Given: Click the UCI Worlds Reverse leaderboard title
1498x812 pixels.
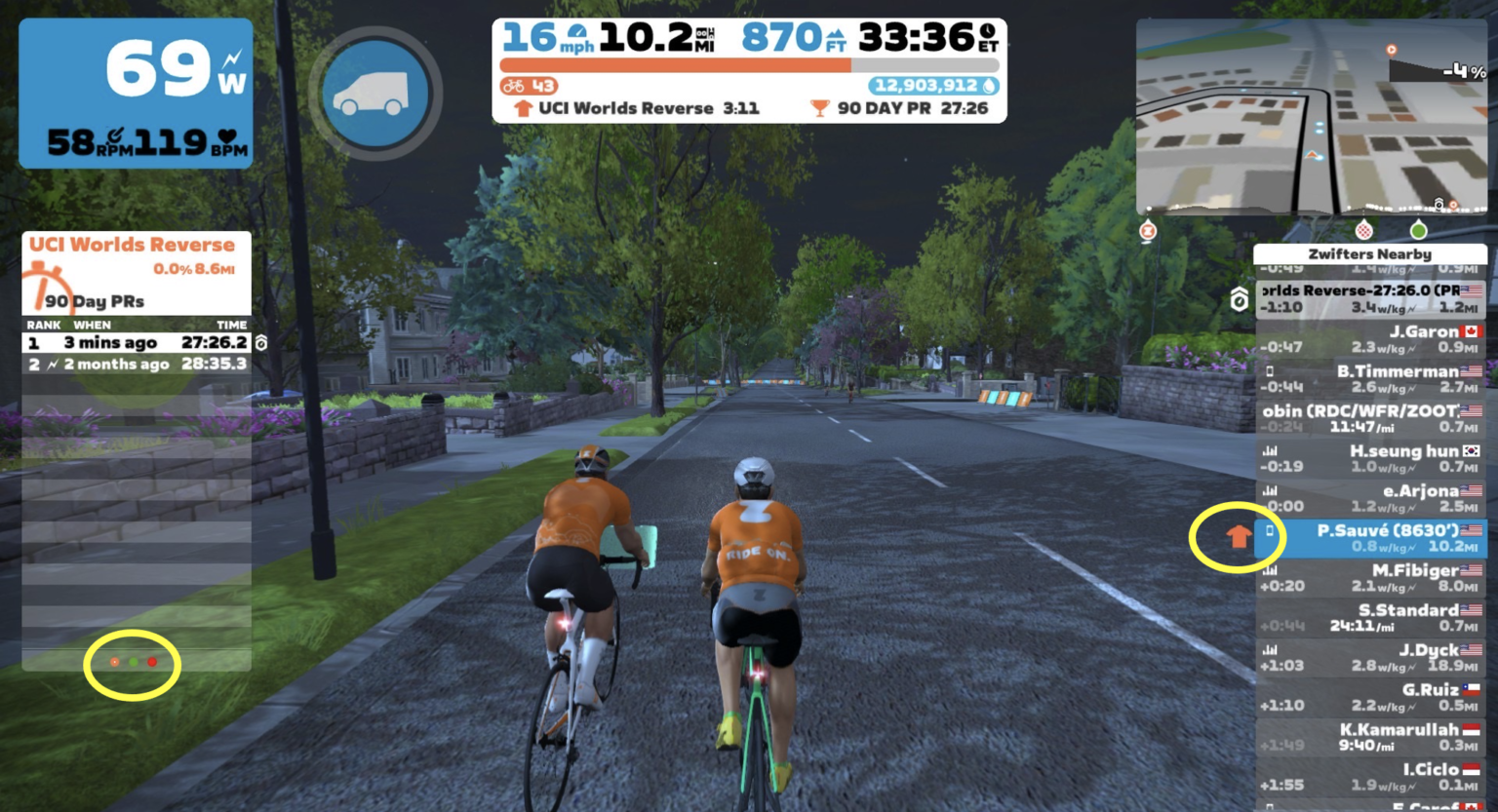Looking at the screenshot, I should (132, 245).
